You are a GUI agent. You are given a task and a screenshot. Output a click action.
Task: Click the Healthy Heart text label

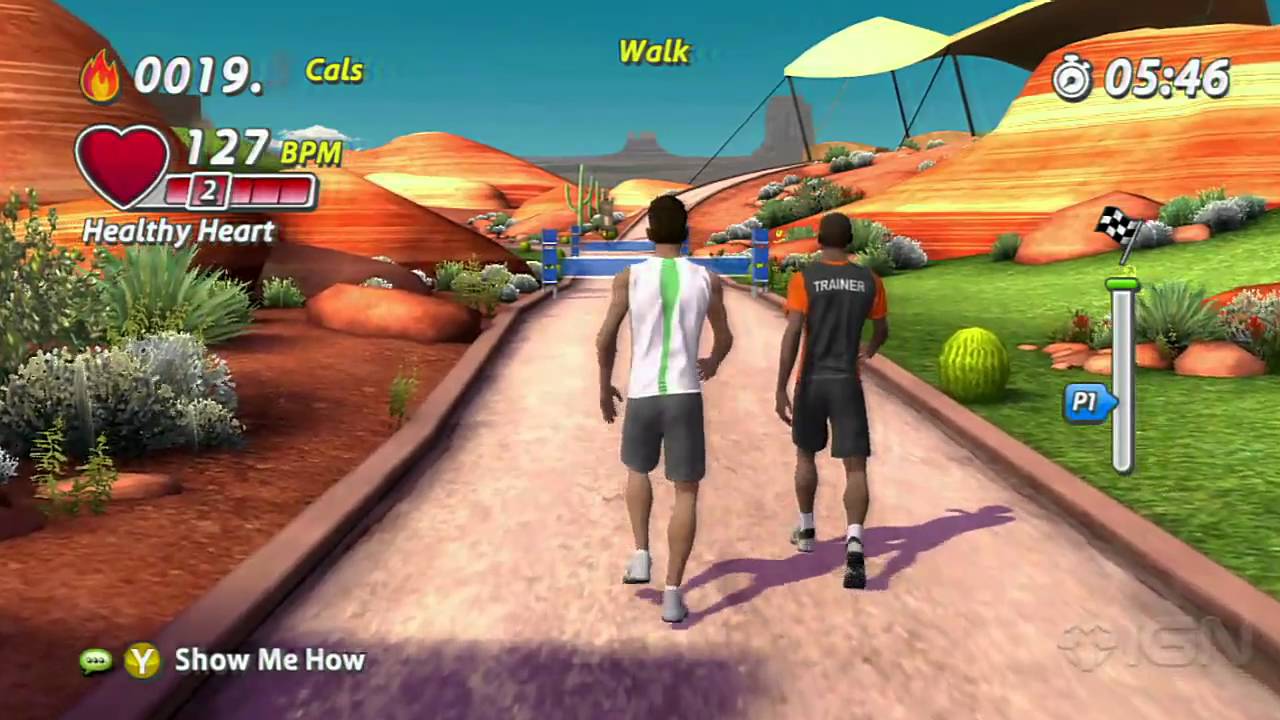tap(178, 232)
